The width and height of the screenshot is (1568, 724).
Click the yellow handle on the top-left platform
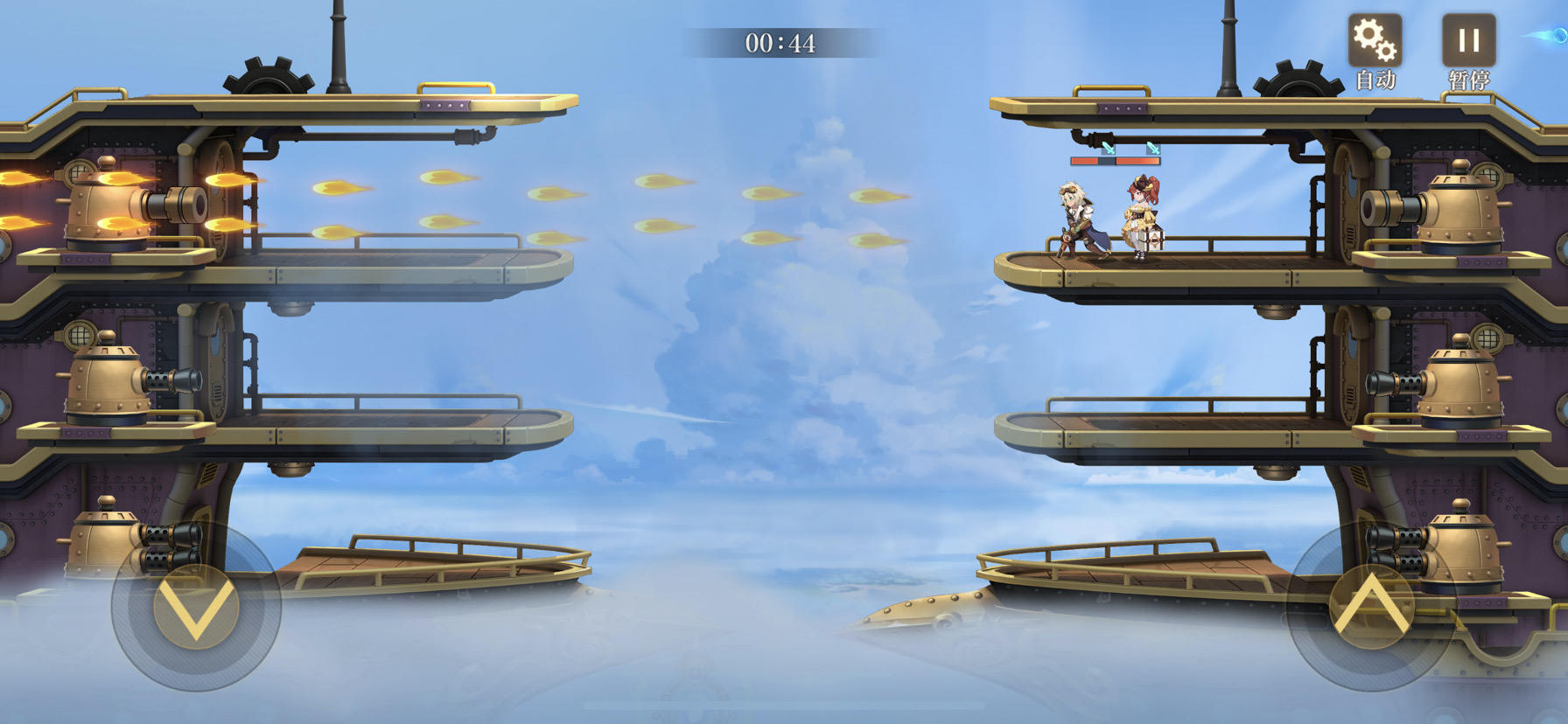coord(454,87)
